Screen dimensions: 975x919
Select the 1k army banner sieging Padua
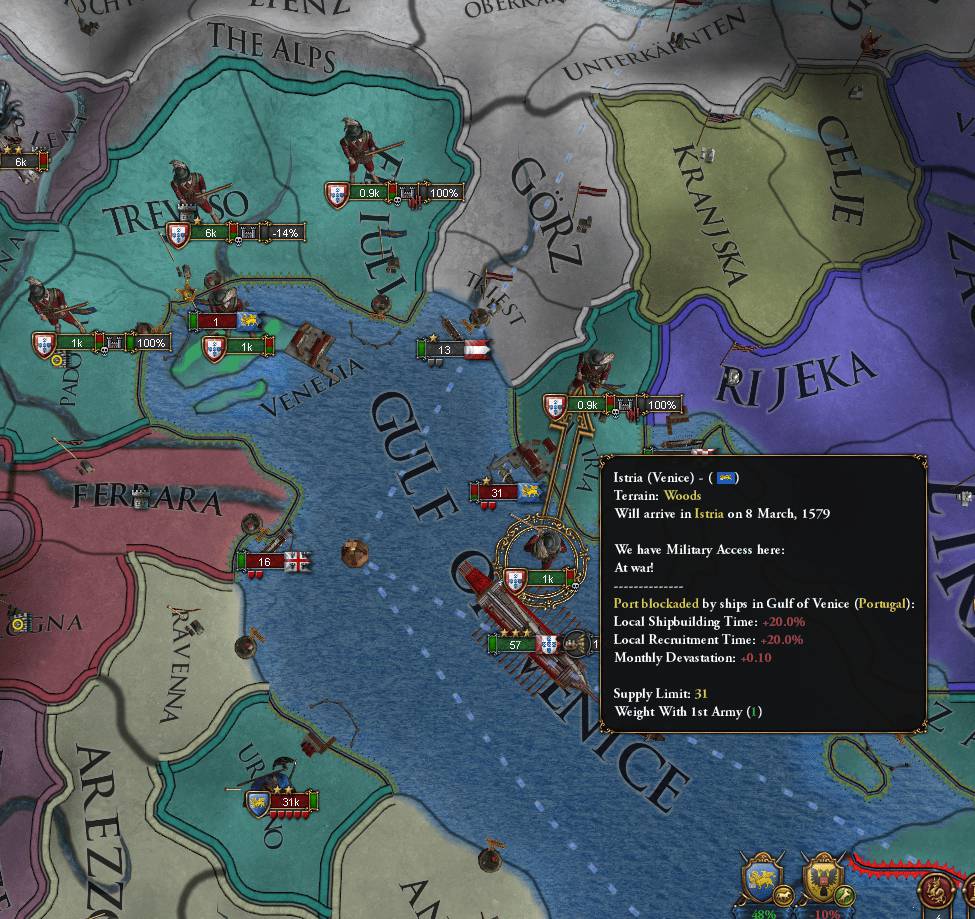(x=76, y=343)
